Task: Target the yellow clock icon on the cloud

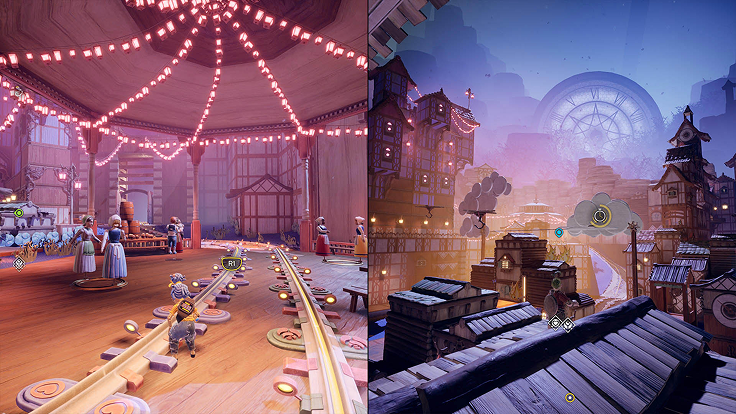Action: point(600,215)
